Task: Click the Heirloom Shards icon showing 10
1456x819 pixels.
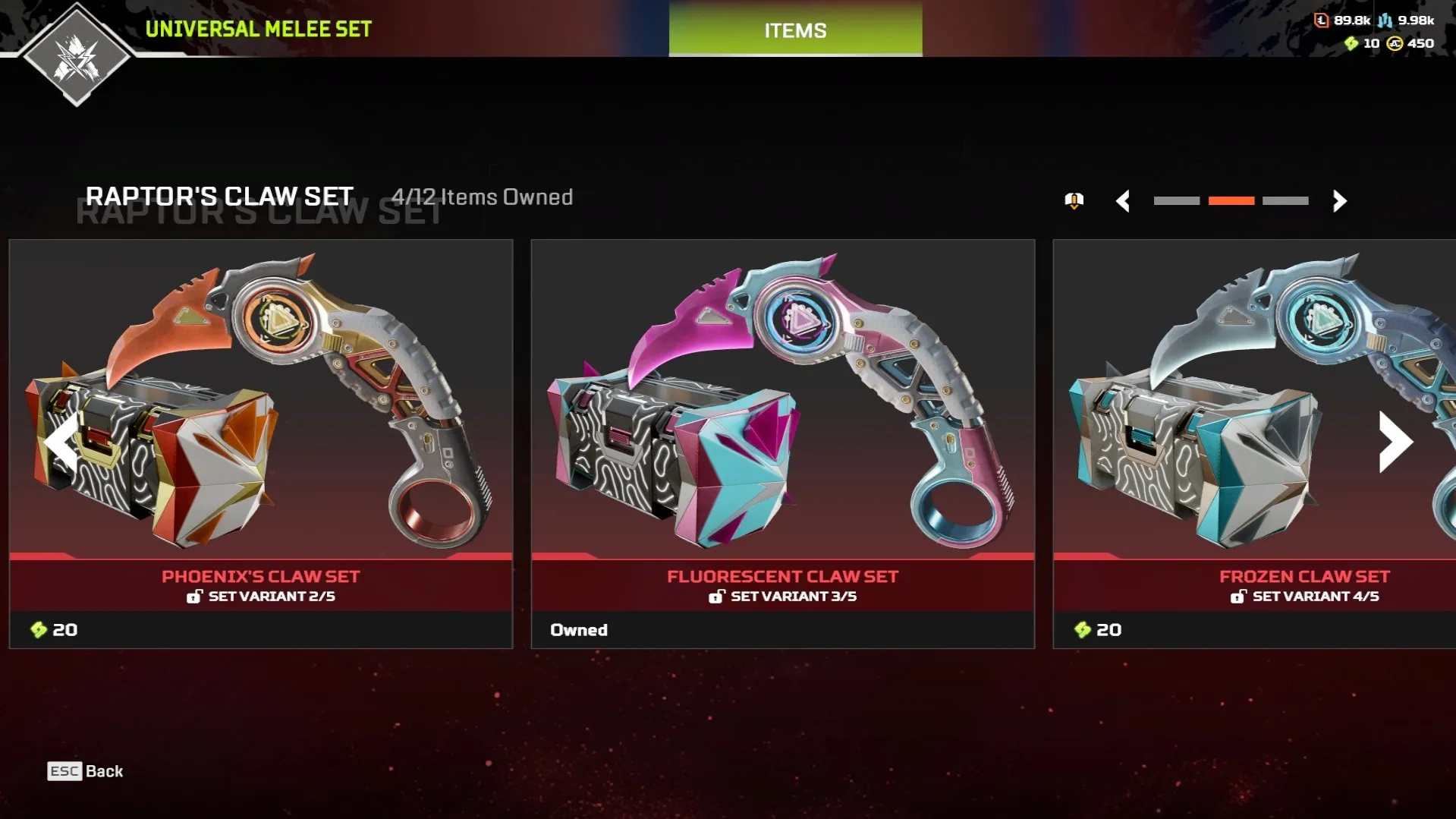Action: click(x=1351, y=44)
